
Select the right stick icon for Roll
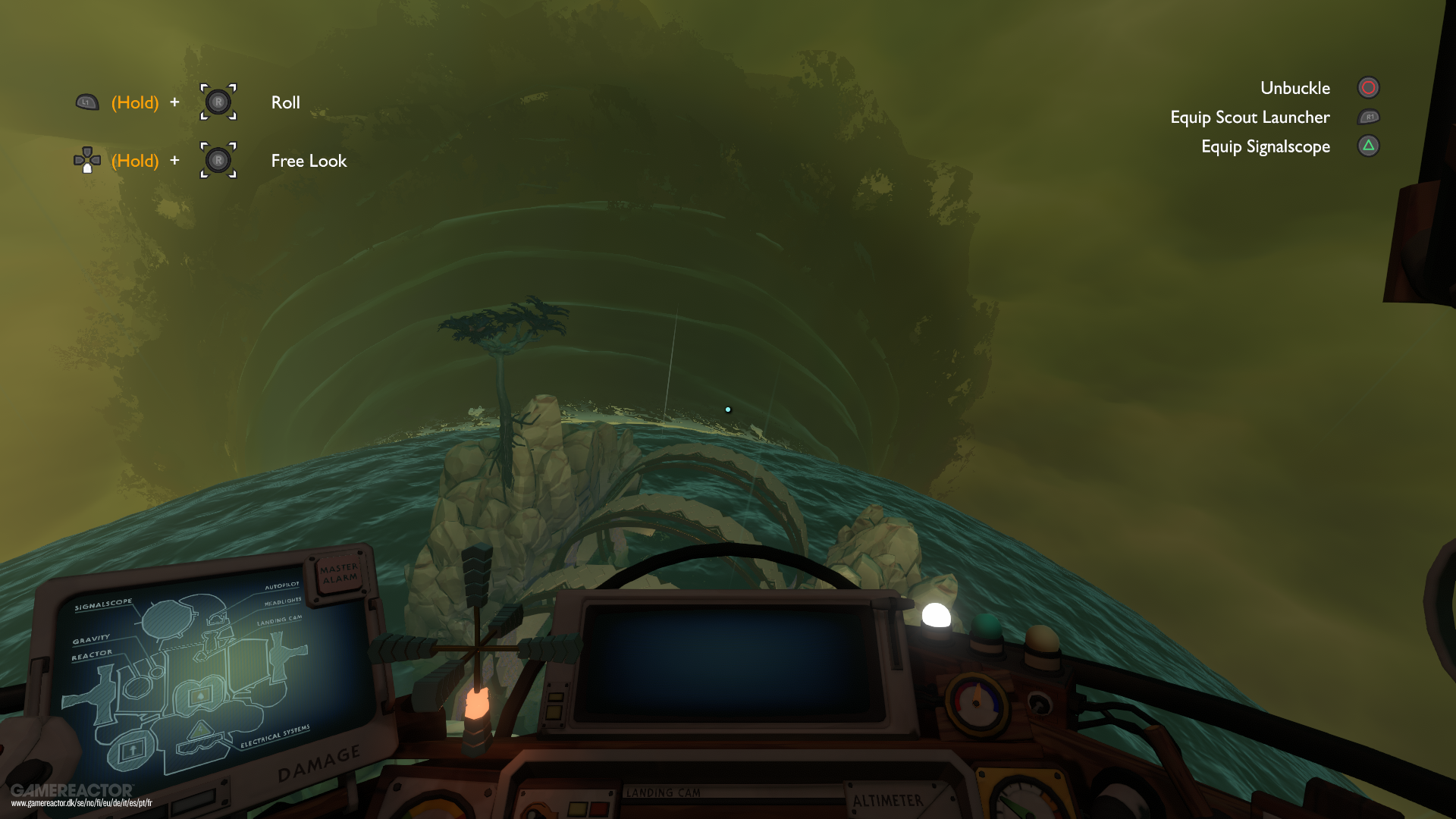click(x=218, y=102)
